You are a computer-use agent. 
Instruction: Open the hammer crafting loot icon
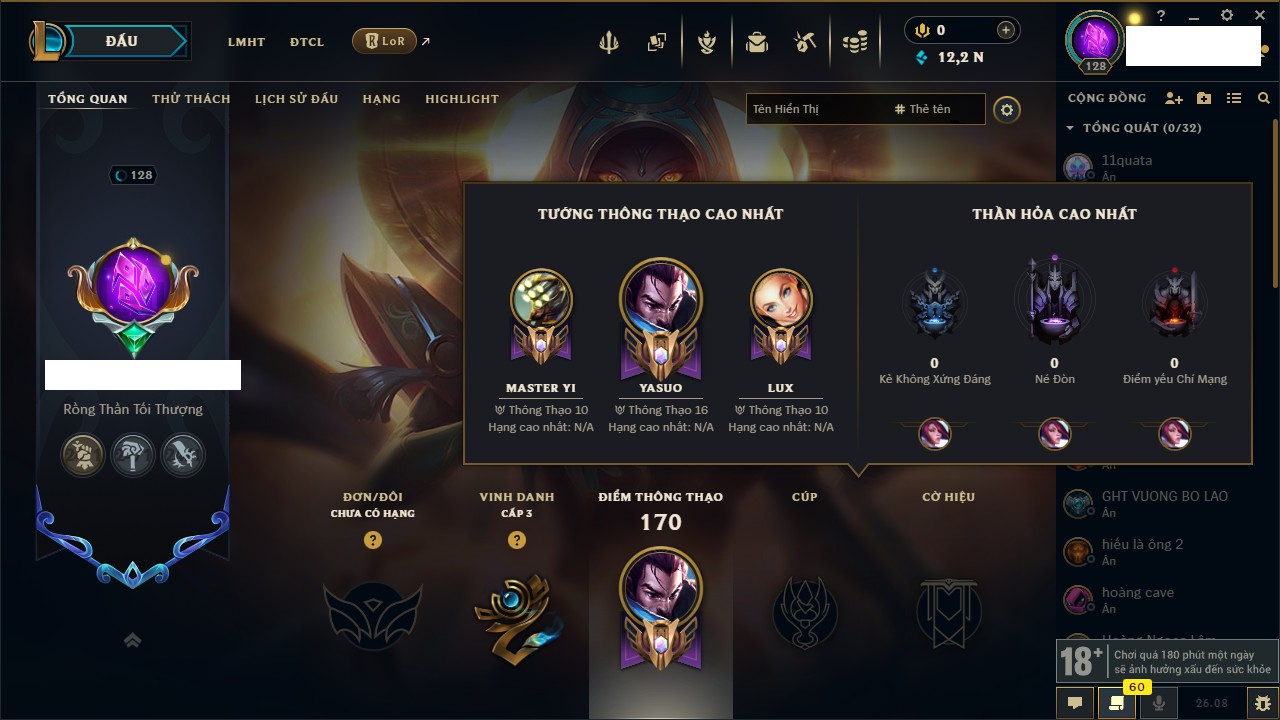[x=805, y=42]
